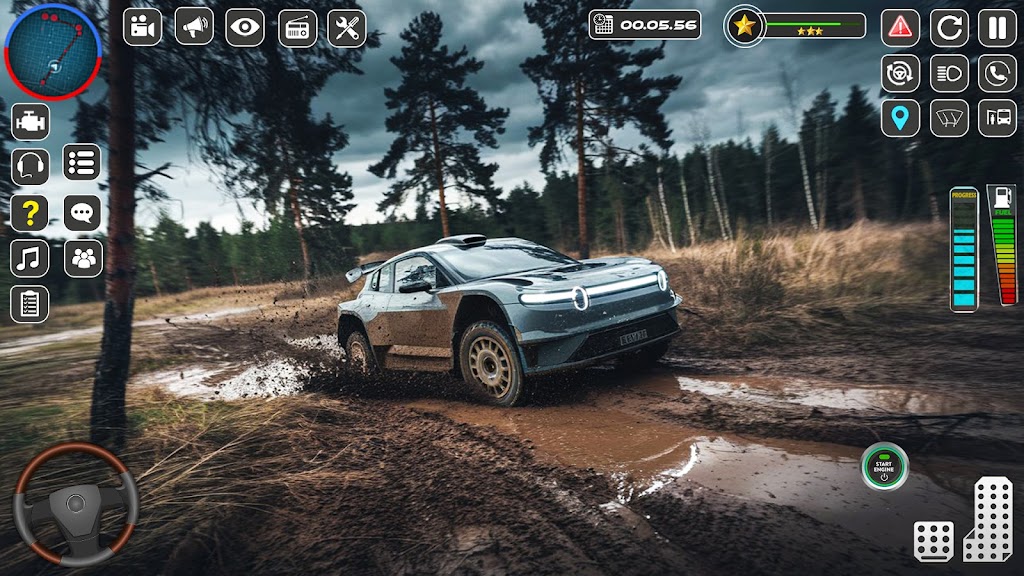Click the restart circular arrow button
Viewport: 1024px width, 576px height.
click(949, 27)
